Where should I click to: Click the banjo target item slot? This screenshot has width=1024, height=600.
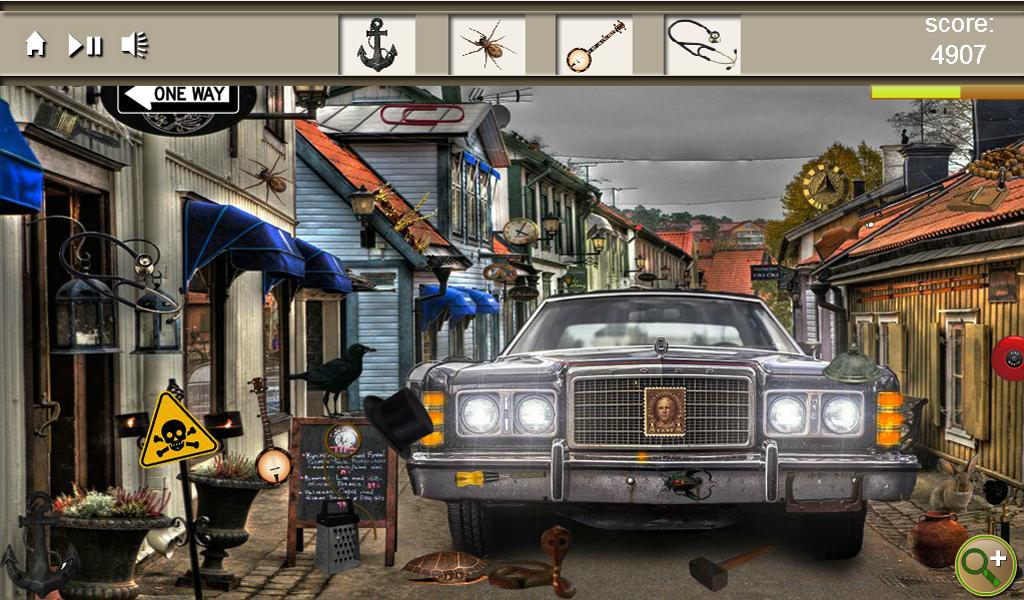[x=594, y=45]
